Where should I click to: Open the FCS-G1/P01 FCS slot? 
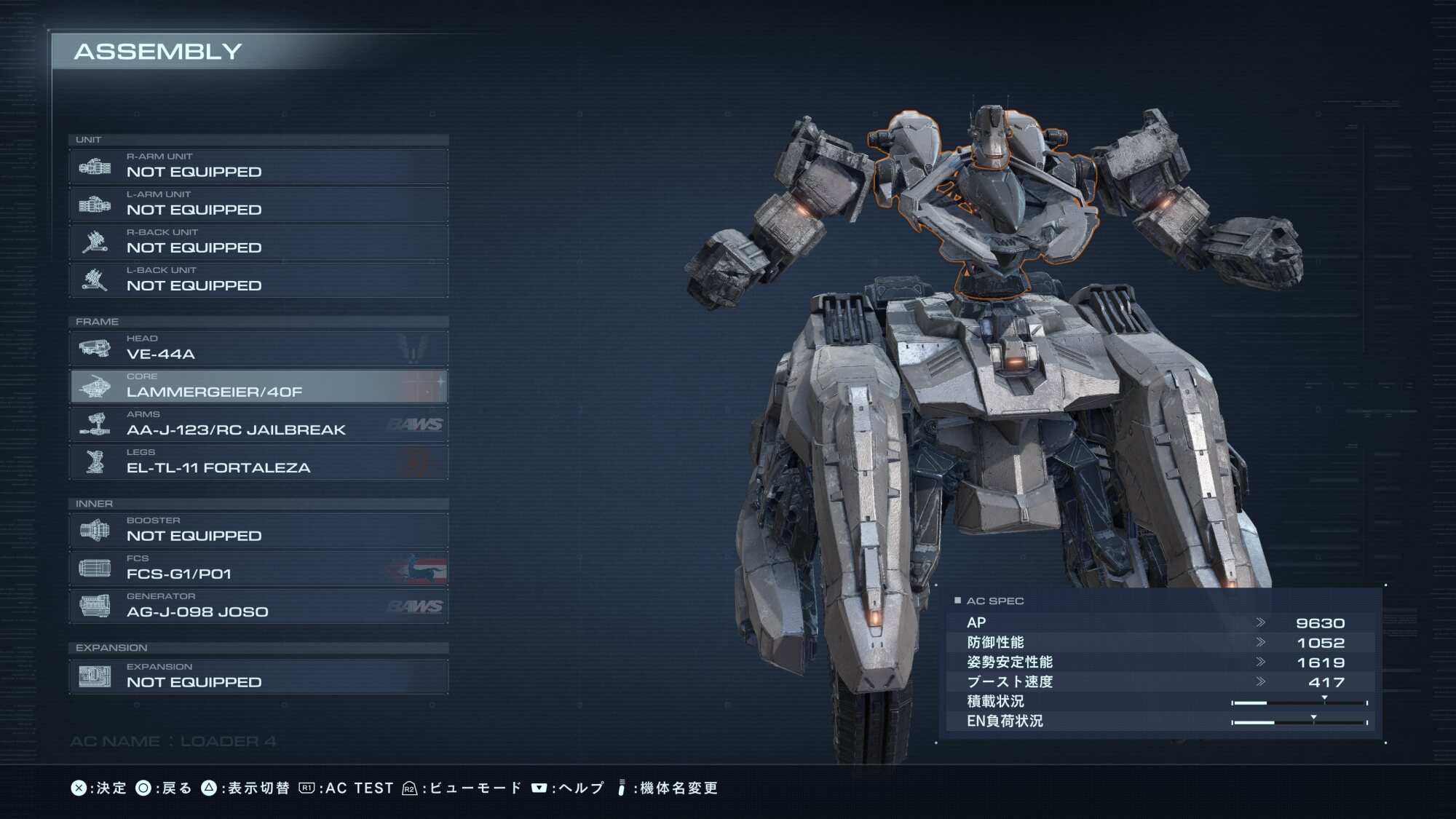258,569
